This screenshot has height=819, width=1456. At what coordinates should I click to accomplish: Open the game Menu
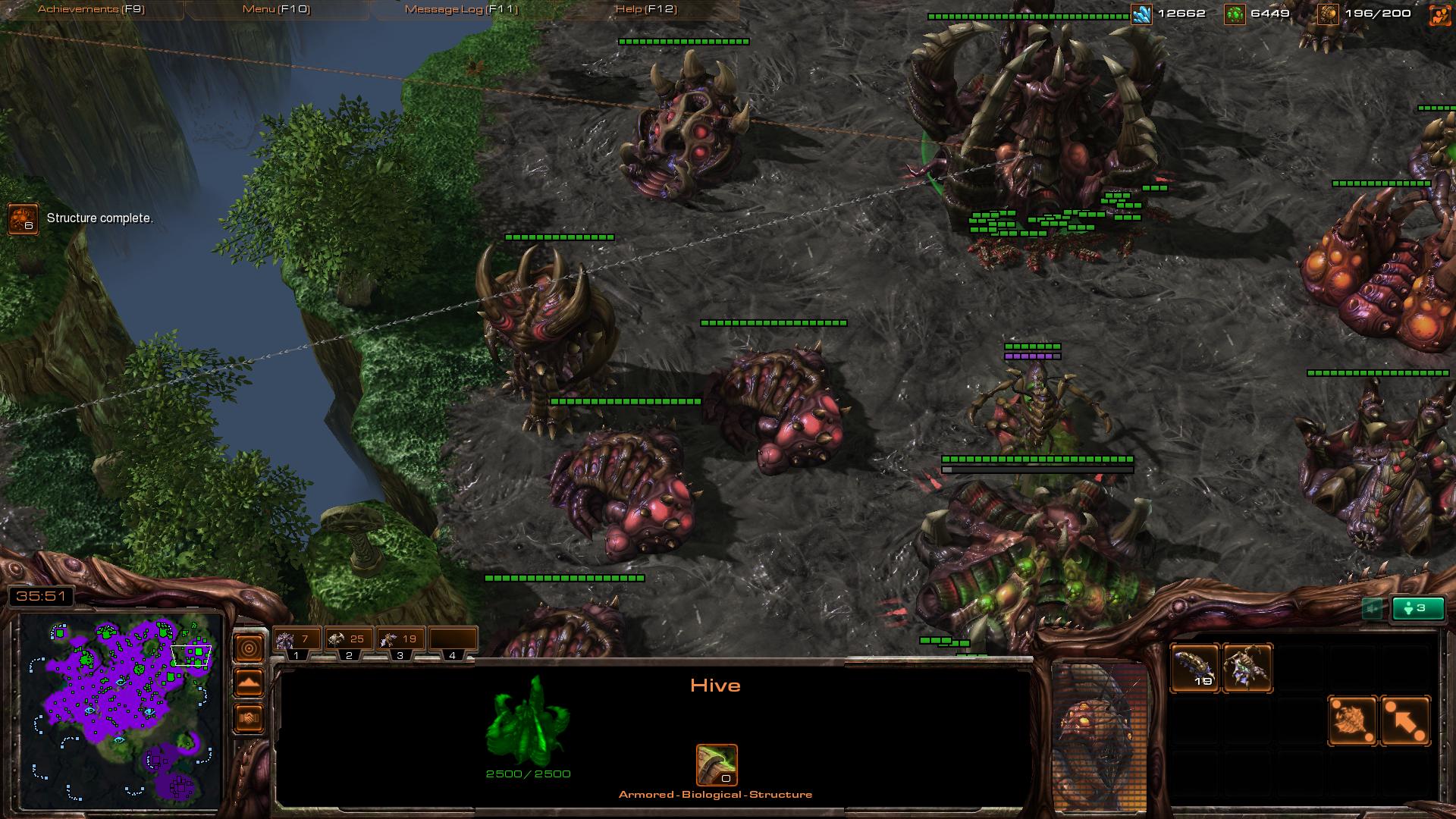tap(276, 9)
